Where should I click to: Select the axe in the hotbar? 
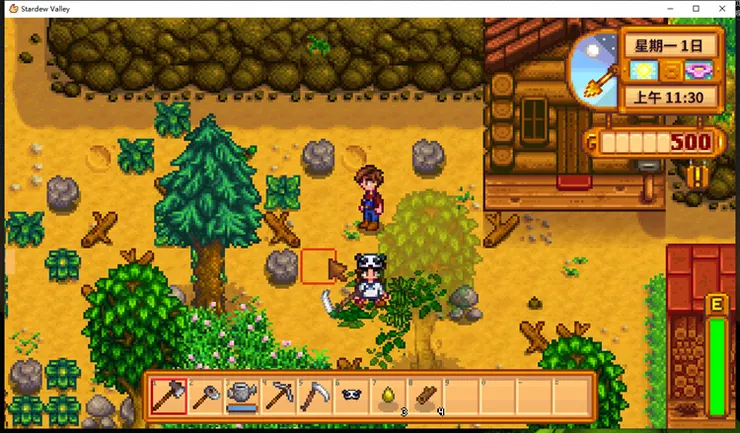point(167,396)
